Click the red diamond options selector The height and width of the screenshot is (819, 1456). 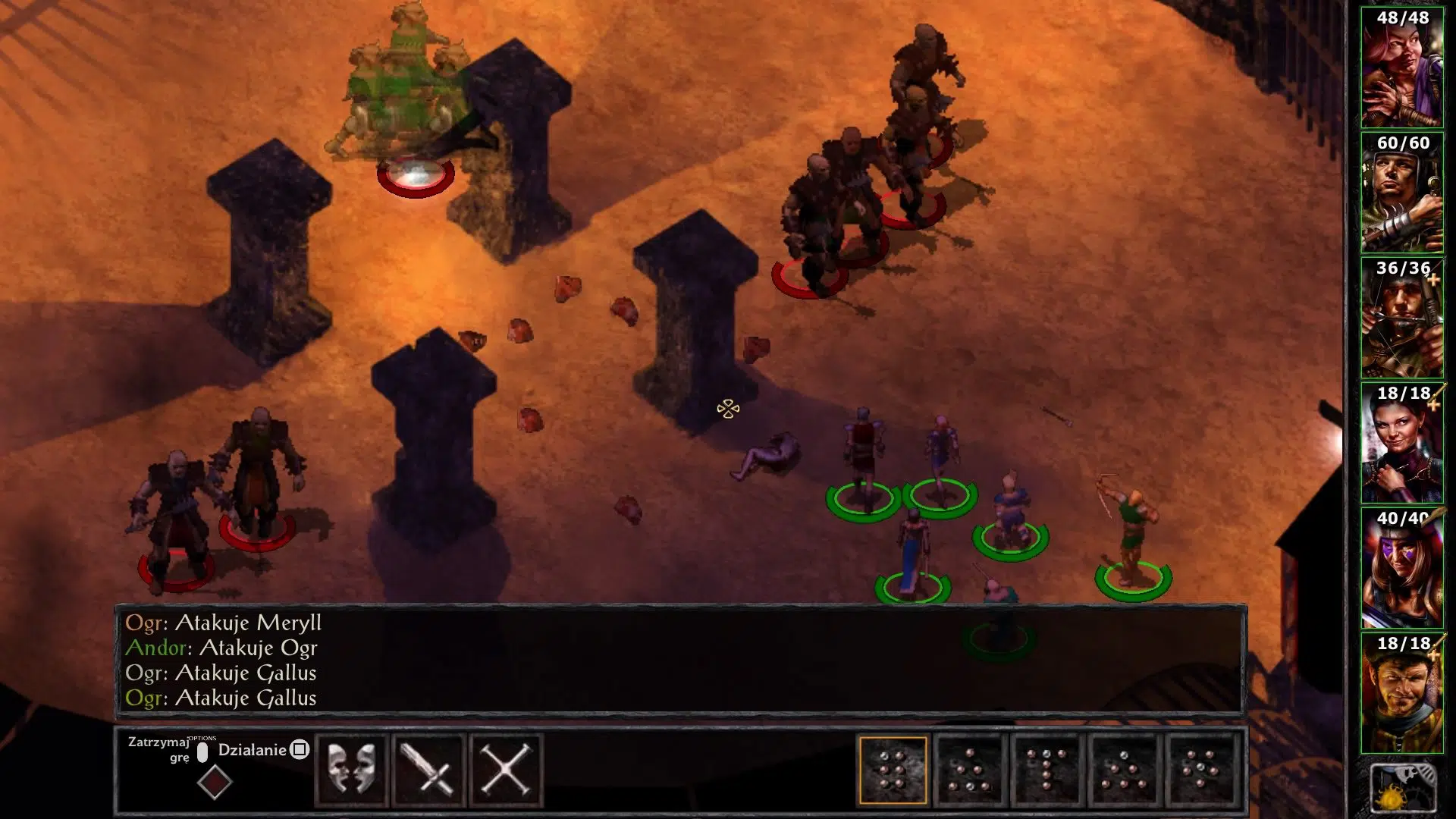tap(214, 781)
